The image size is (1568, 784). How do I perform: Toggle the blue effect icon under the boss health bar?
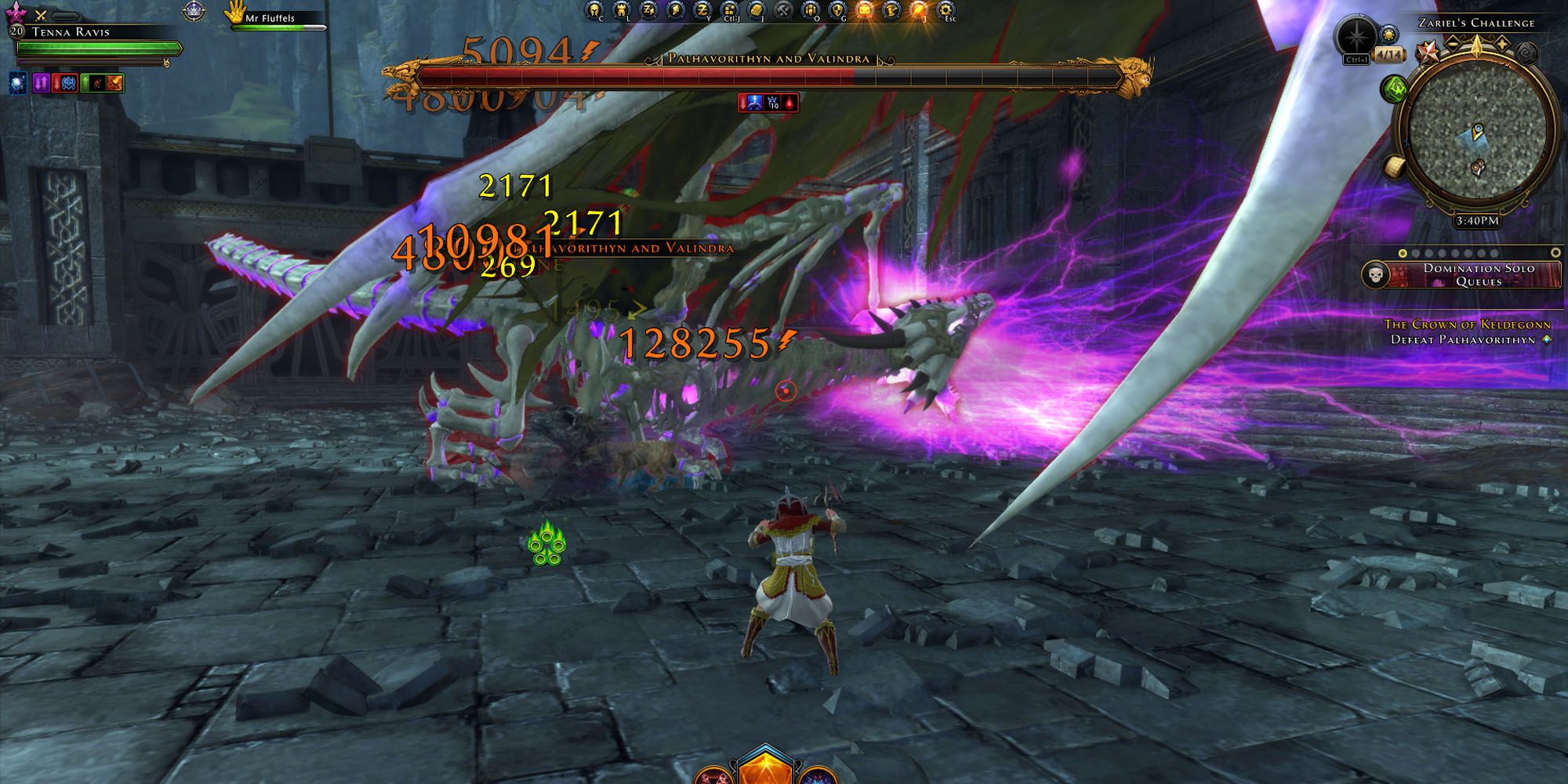(754, 102)
